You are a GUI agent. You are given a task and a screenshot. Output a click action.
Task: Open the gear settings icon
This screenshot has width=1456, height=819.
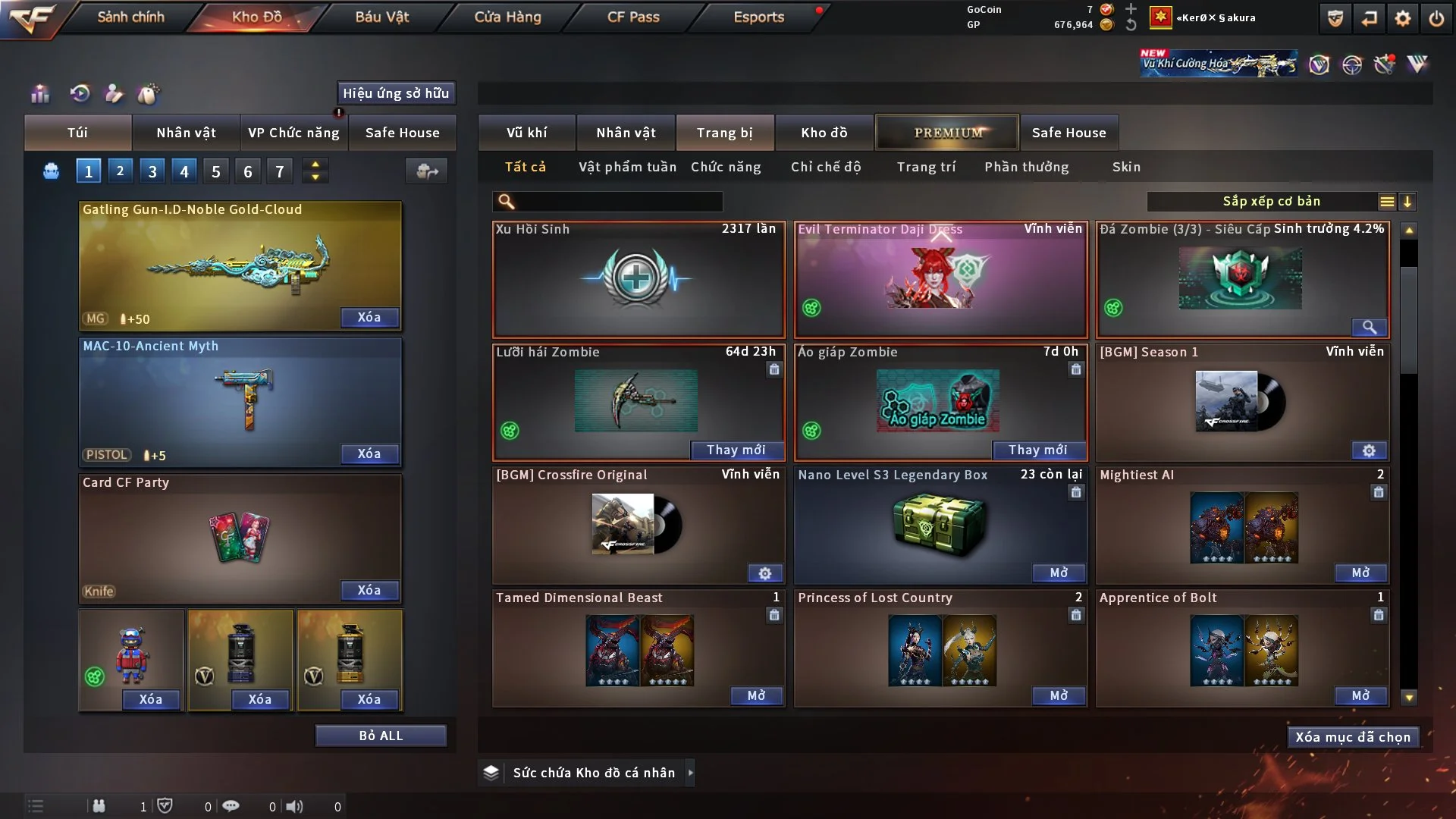[1403, 18]
